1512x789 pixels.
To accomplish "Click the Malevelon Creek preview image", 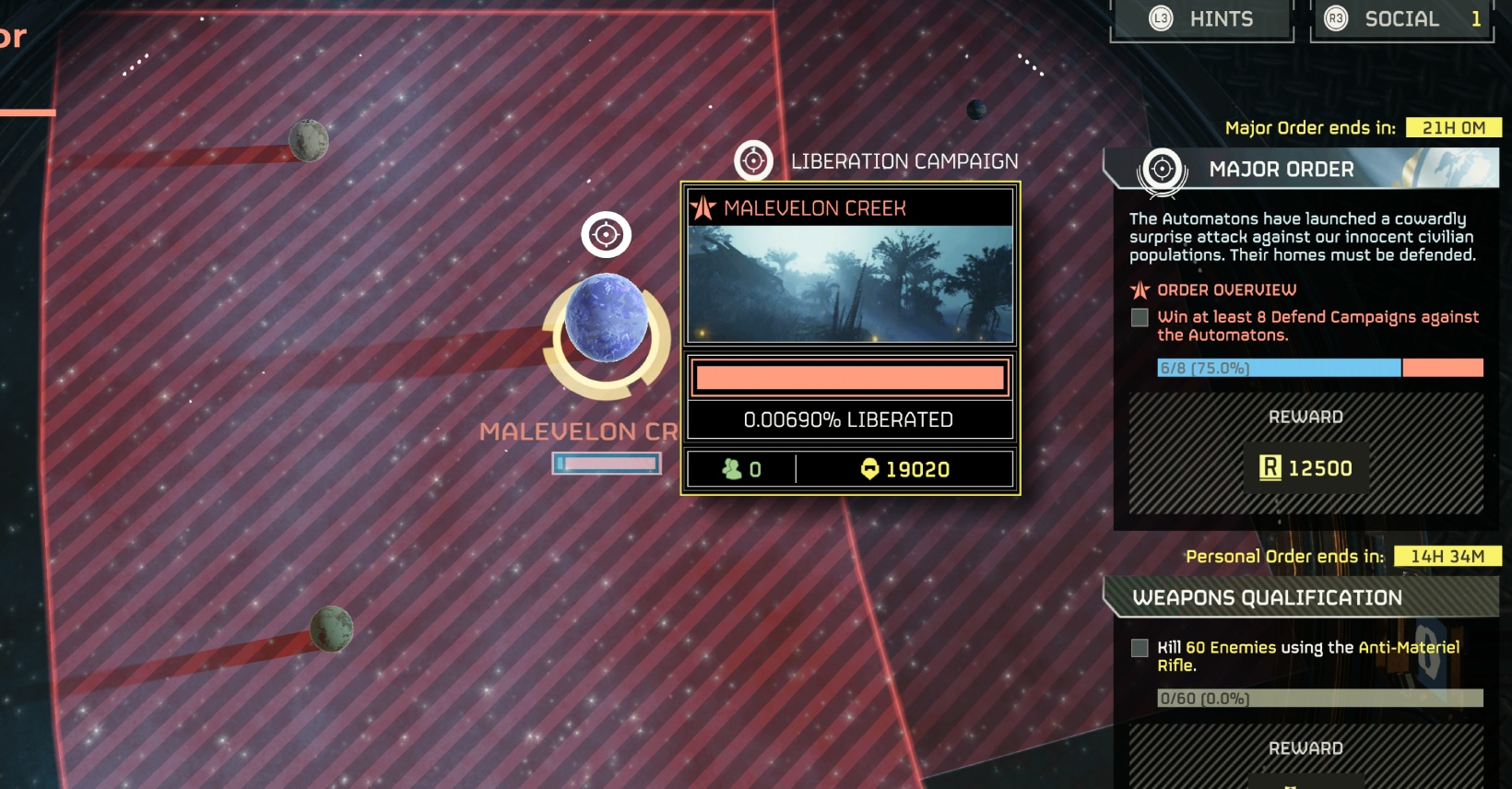I will (849, 284).
